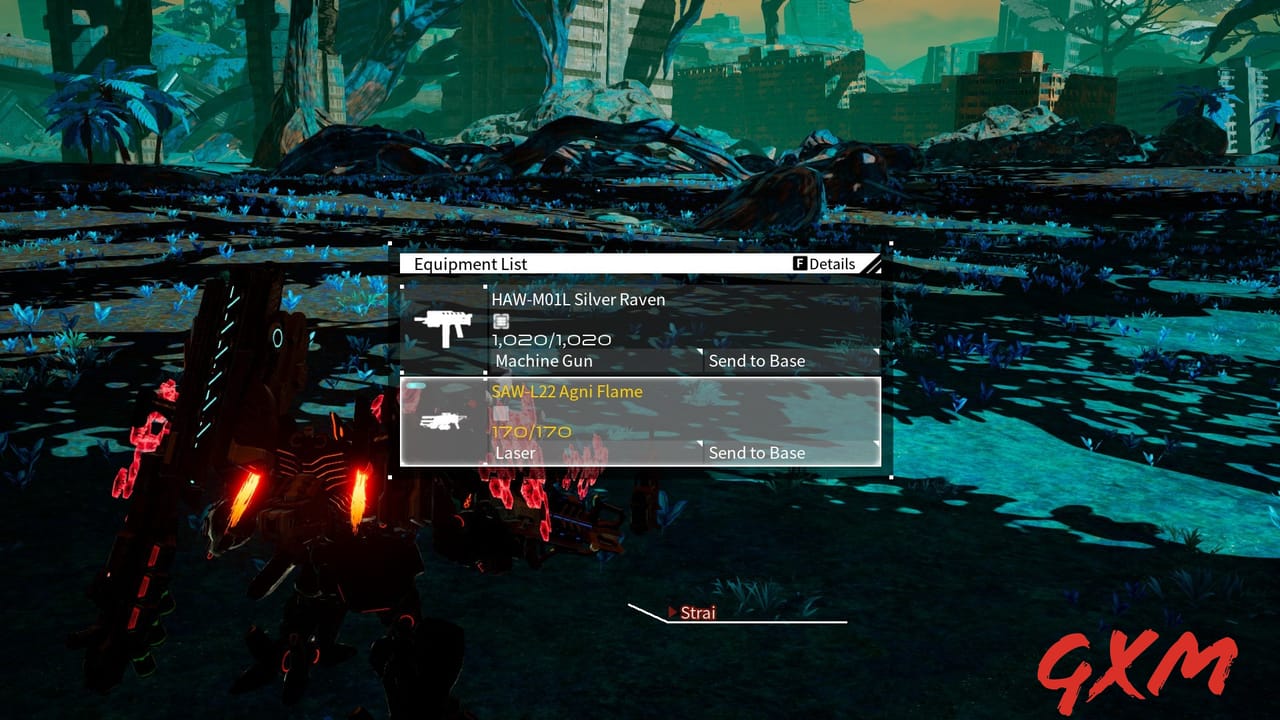Send the Silver Raven to Base

(x=757, y=361)
